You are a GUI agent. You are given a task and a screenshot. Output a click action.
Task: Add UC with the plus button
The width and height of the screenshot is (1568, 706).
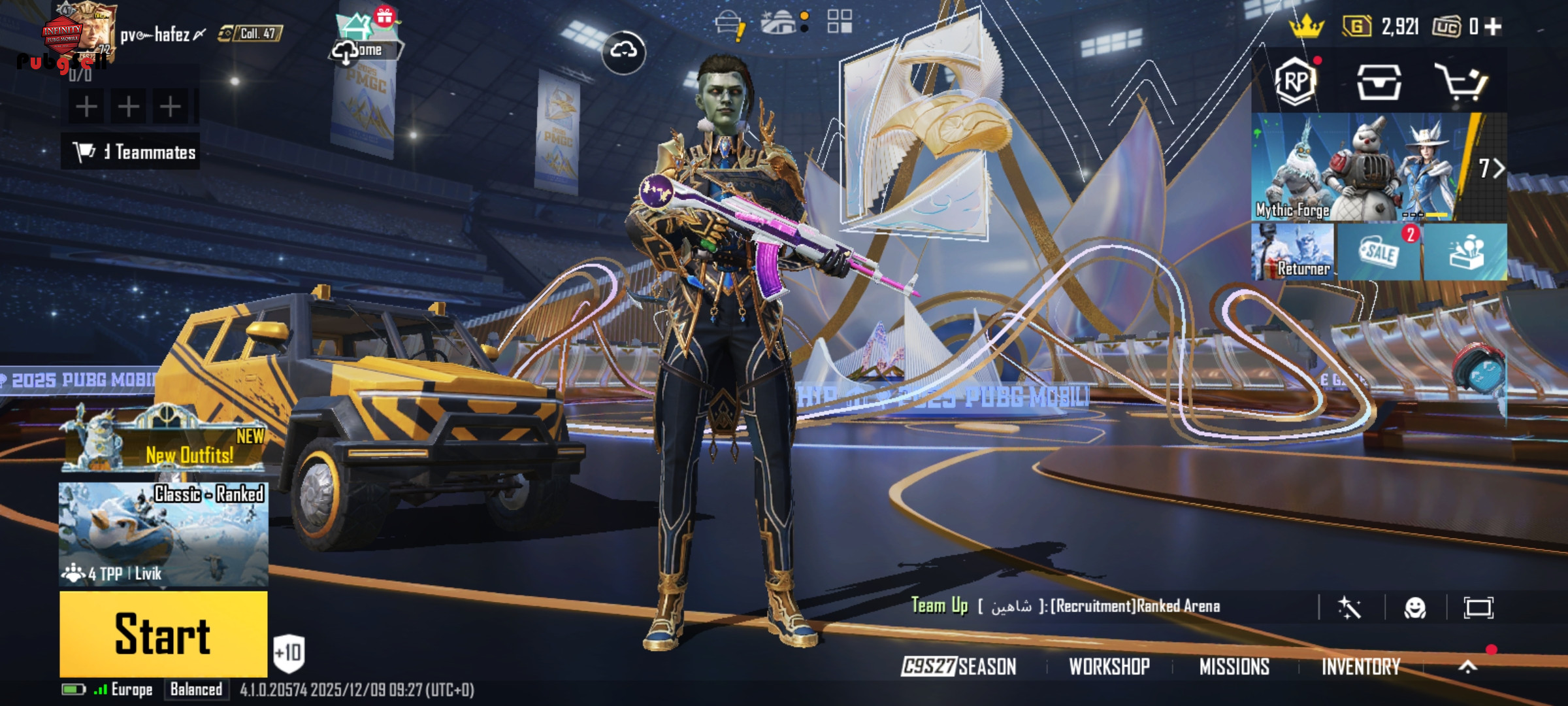pos(1493,27)
